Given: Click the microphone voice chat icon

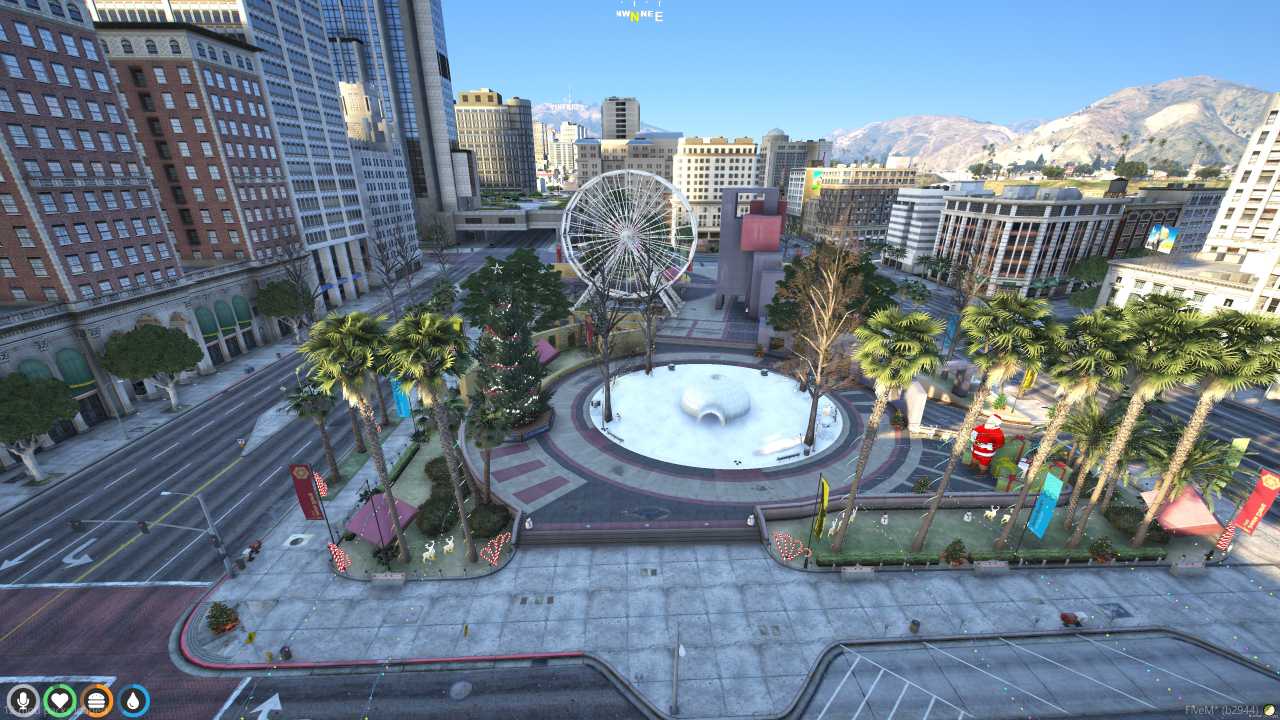Looking at the screenshot, I should point(22,700).
